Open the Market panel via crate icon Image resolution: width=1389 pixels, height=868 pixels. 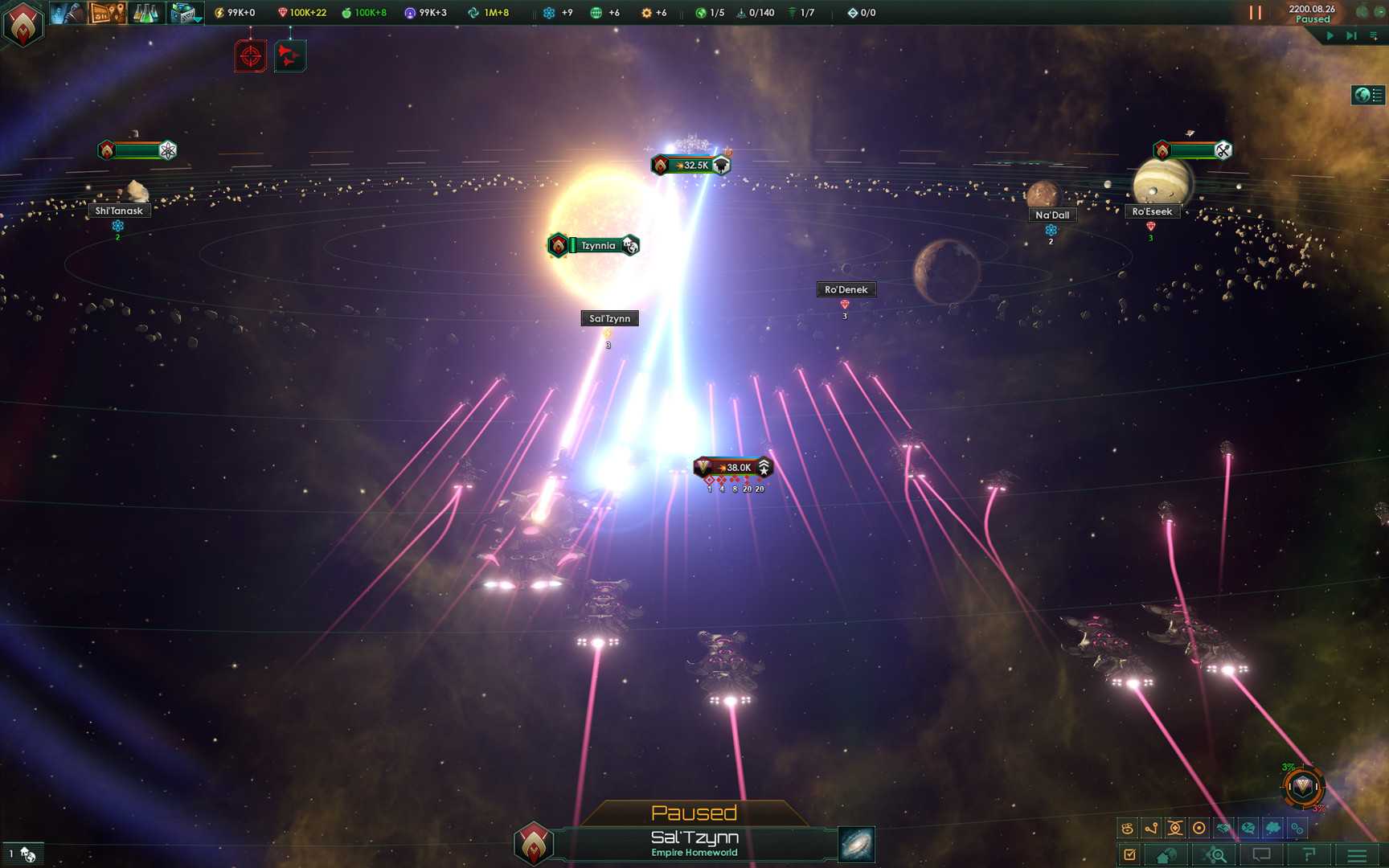(182, 12)
